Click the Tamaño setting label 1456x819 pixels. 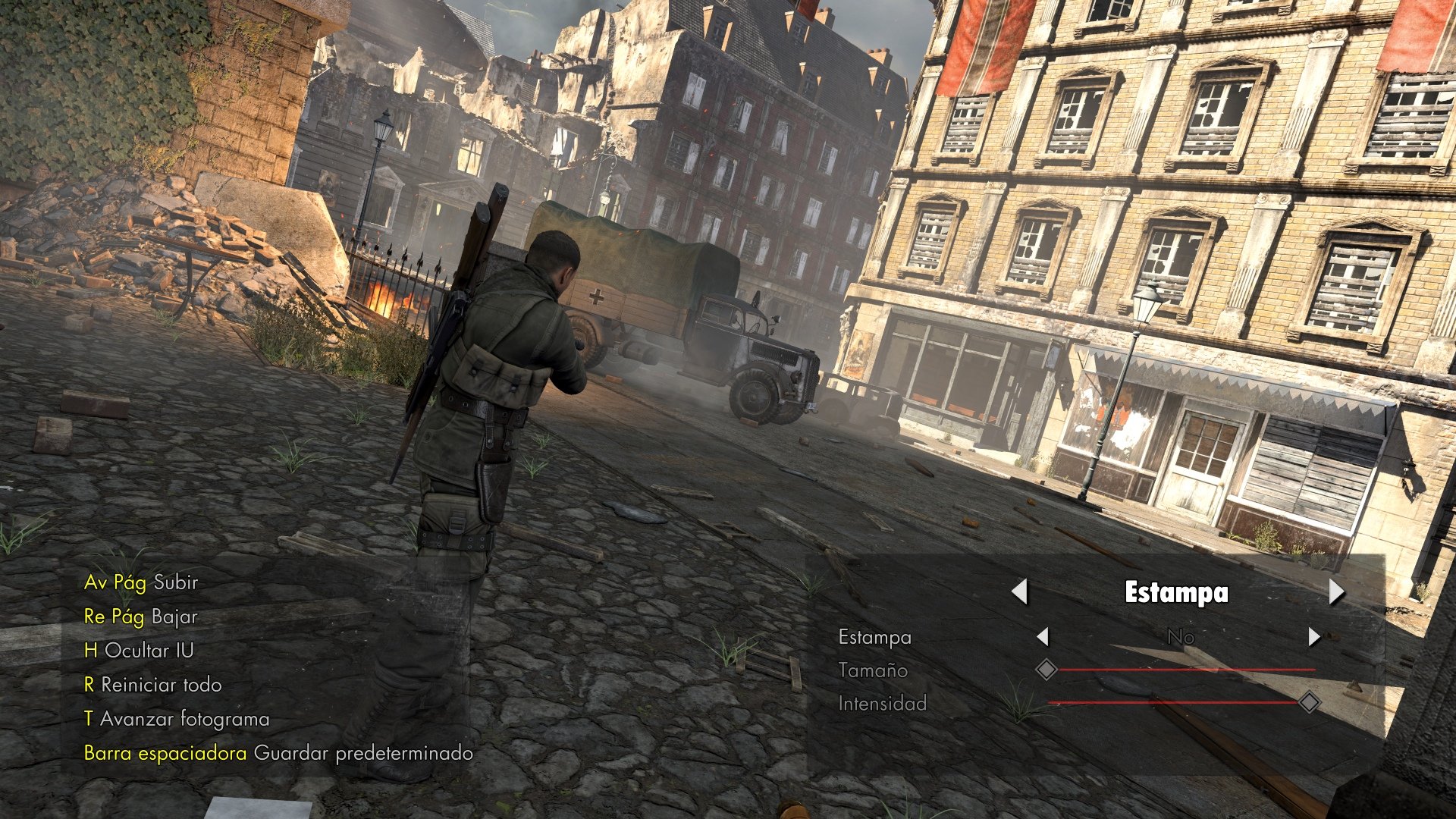click(874, 670)
